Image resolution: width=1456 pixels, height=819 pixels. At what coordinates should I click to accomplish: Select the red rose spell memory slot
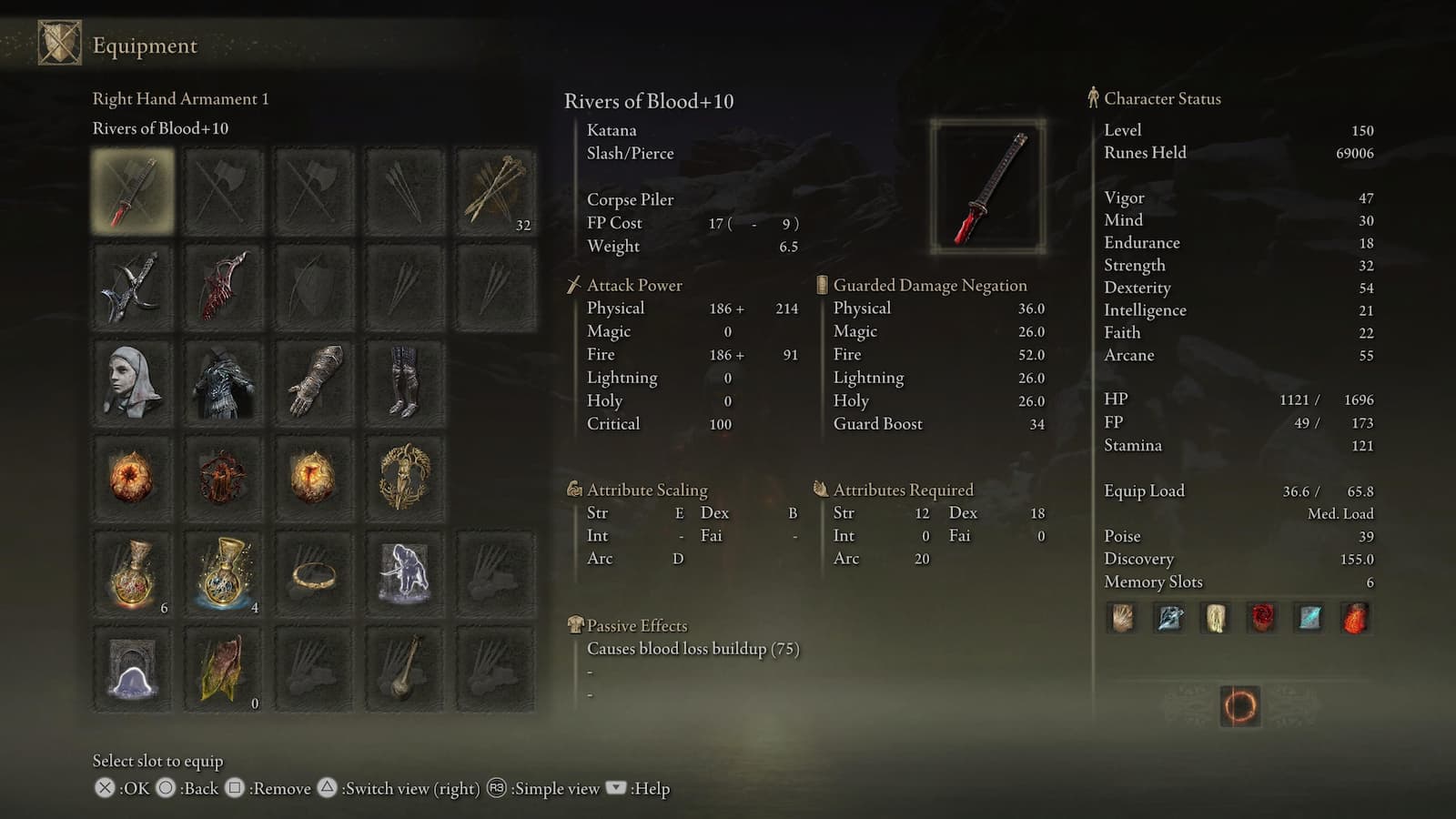tap(1261, 618)
